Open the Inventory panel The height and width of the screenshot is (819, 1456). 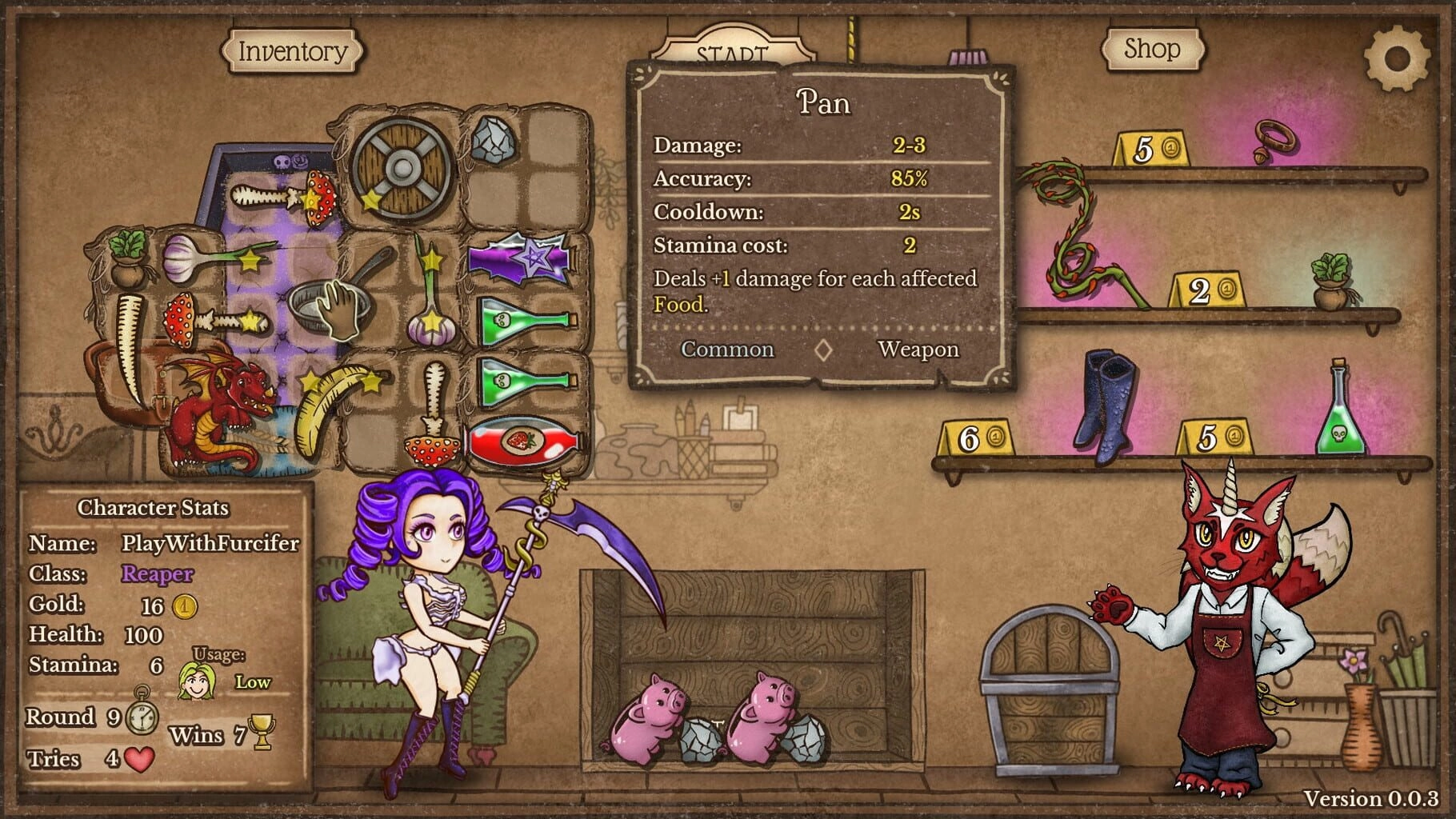[292, 51]
